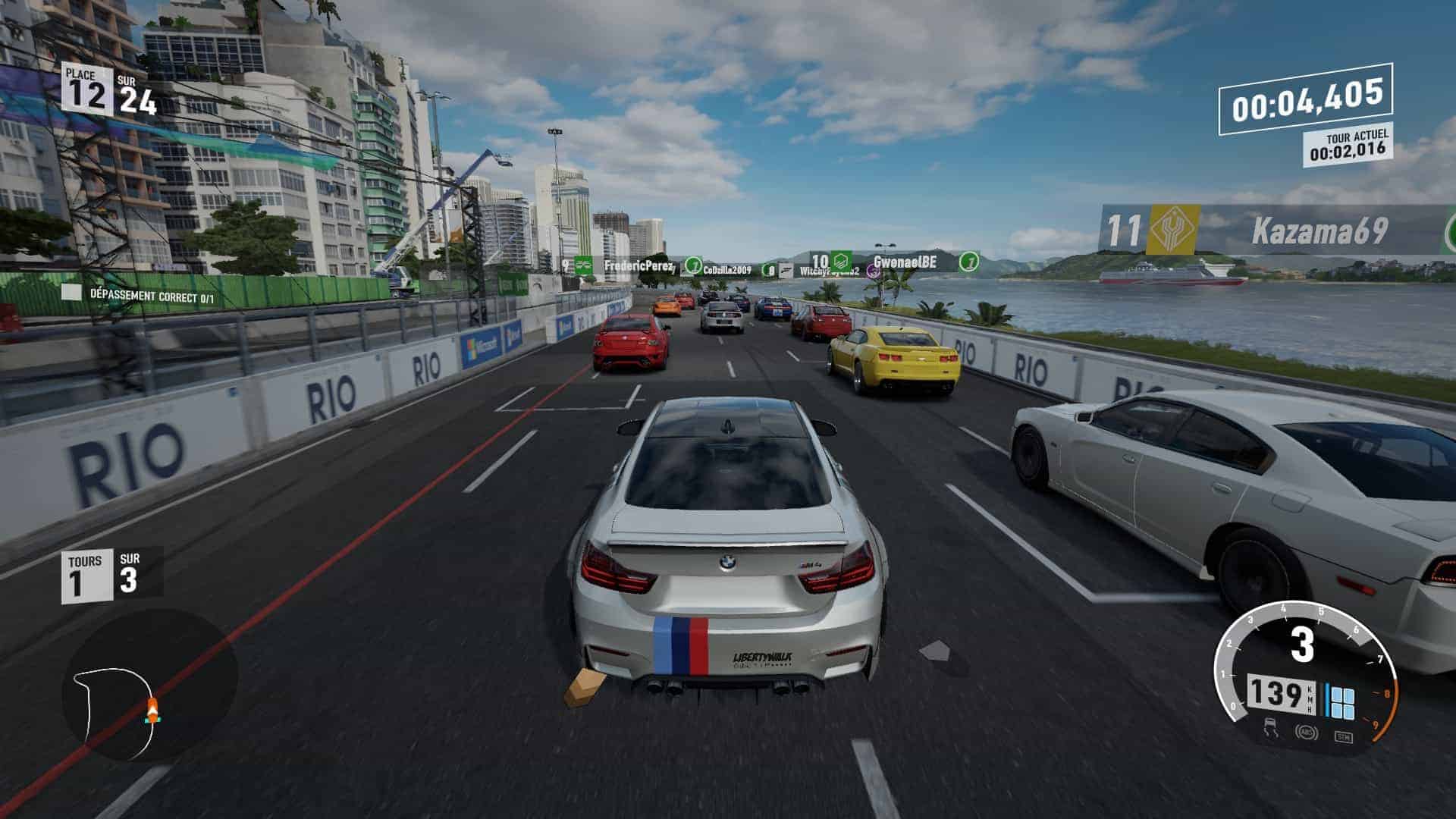
Task: Toggle the ABS brake assist icon
Action: pyautogui.click(x=1306, y=733)
